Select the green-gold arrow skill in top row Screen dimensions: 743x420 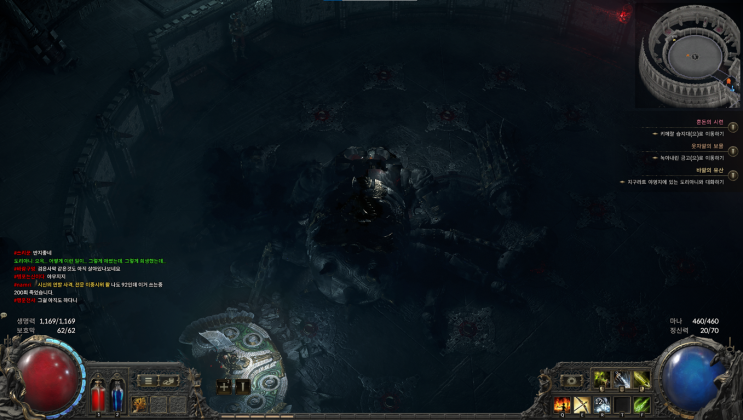(641, 379)
